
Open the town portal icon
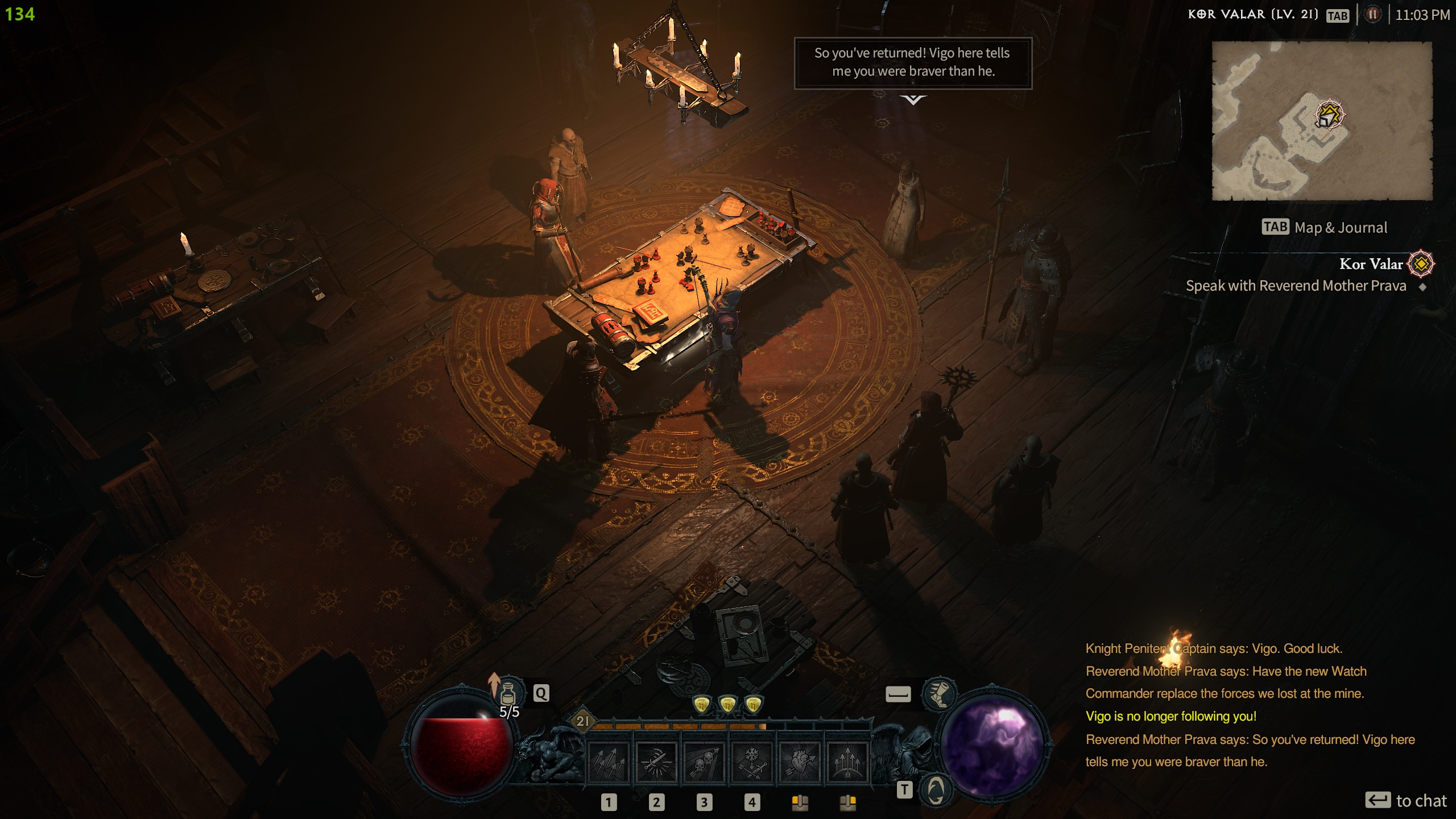pyautogui.click(x=936, y=789)
